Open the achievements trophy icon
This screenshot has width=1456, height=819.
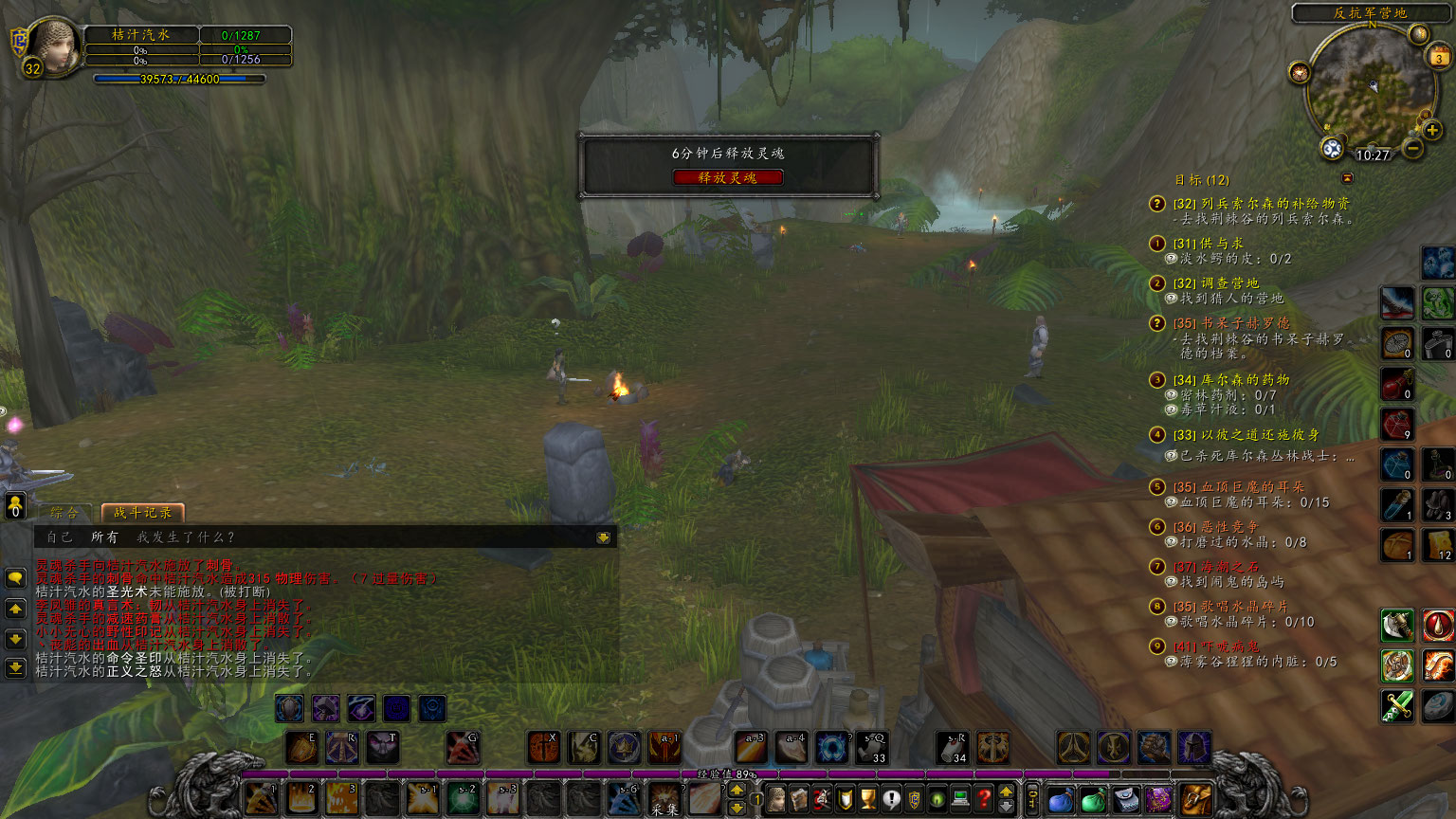tap(867, 798)
